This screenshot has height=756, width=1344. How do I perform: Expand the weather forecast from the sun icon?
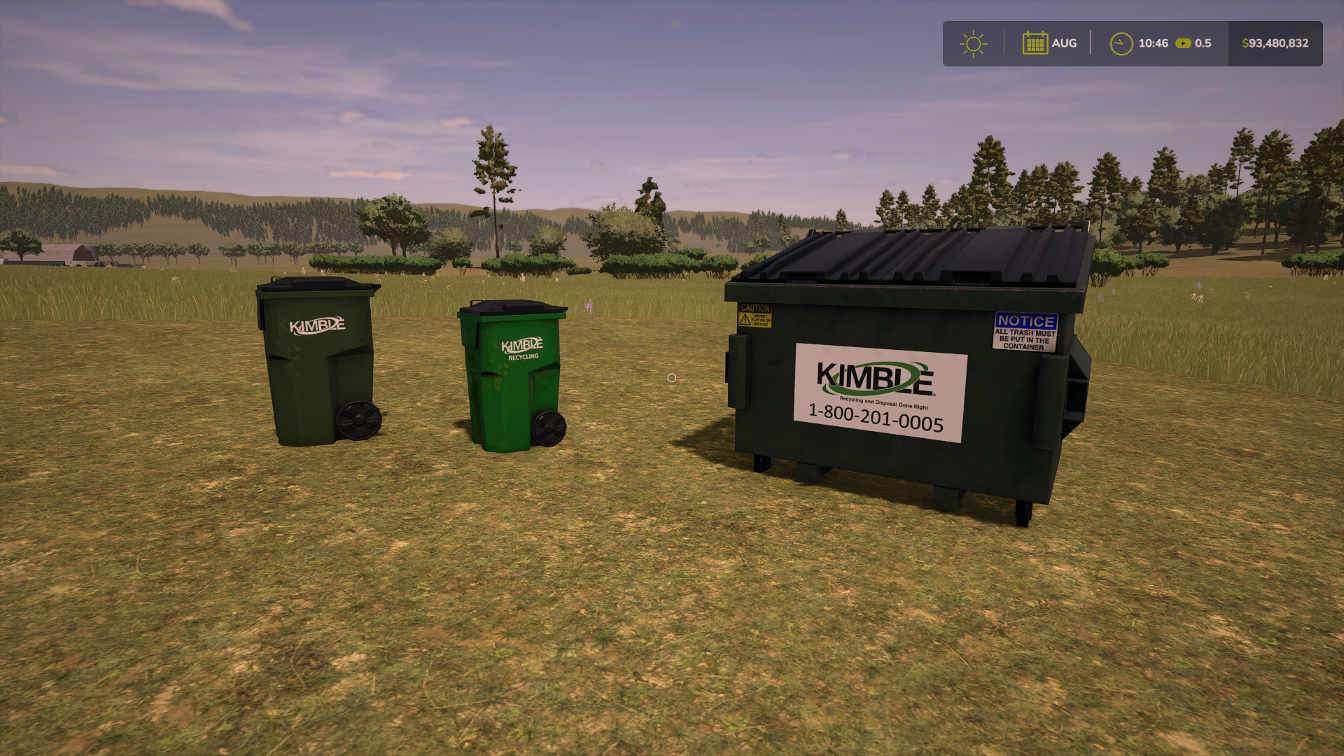(x=972, y=43)
